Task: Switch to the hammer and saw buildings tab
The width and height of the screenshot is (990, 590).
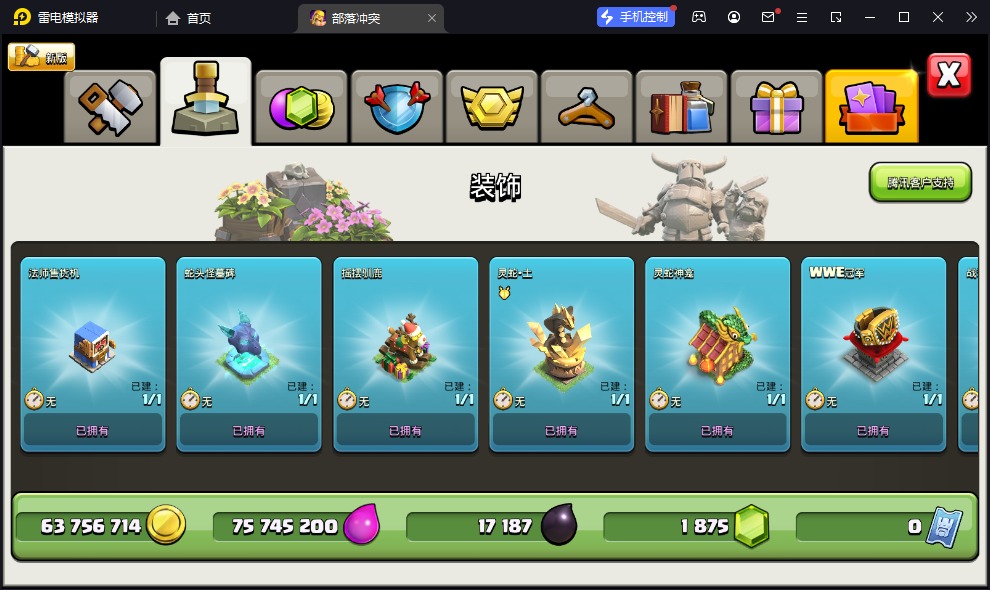Action: coord(110,106)
